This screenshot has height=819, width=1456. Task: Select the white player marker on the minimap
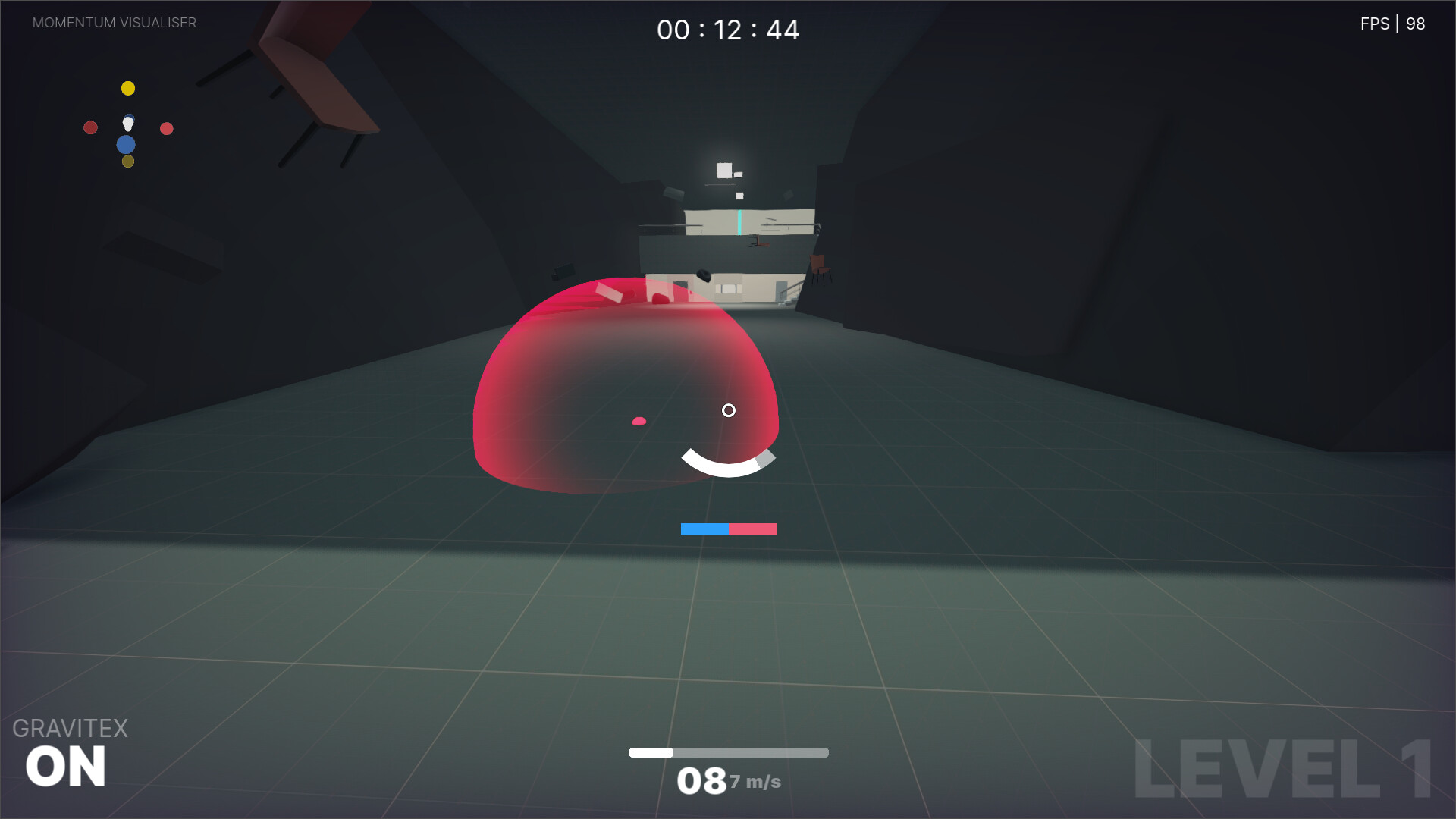pyautogui.click(x=128, y=121)
